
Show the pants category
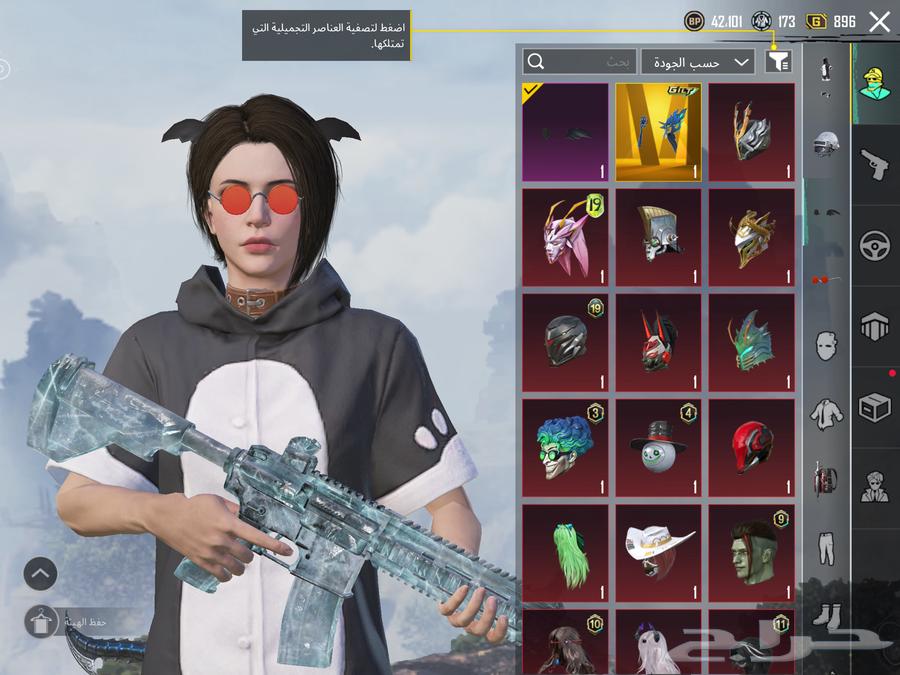[826, 545]
